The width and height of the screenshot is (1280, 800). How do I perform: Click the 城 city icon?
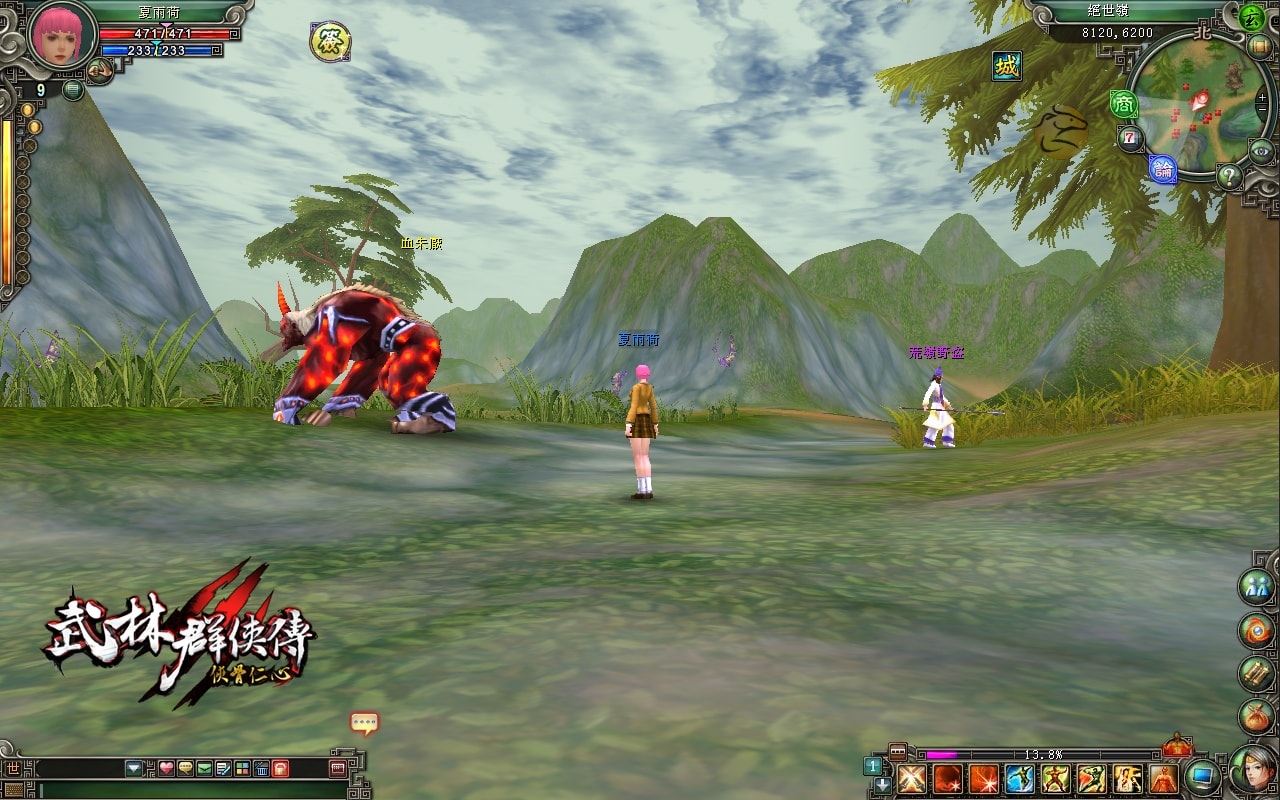point(1007,66)
